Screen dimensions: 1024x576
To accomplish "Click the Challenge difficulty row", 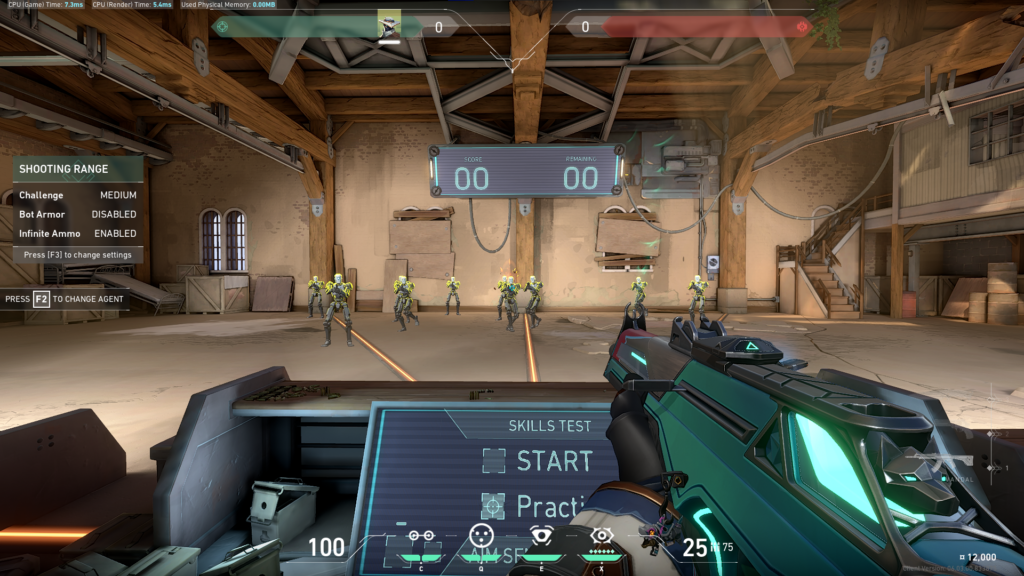I will [x=78, y=195].
